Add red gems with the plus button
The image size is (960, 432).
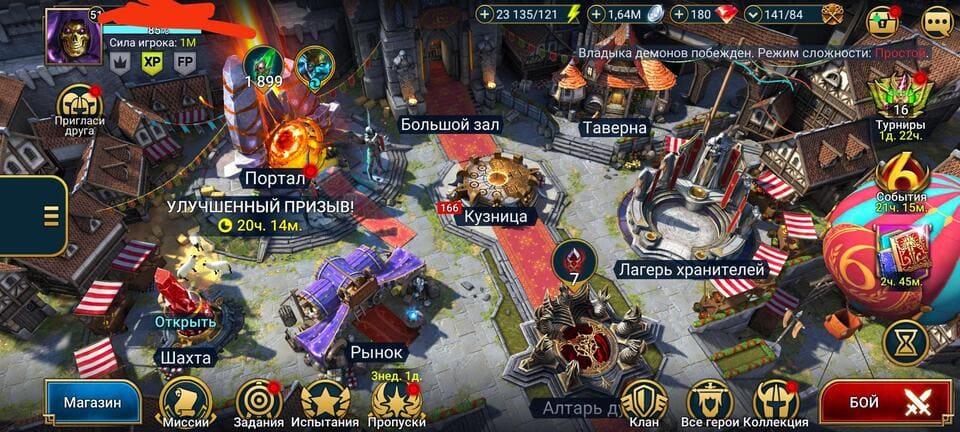click(680, 14)
